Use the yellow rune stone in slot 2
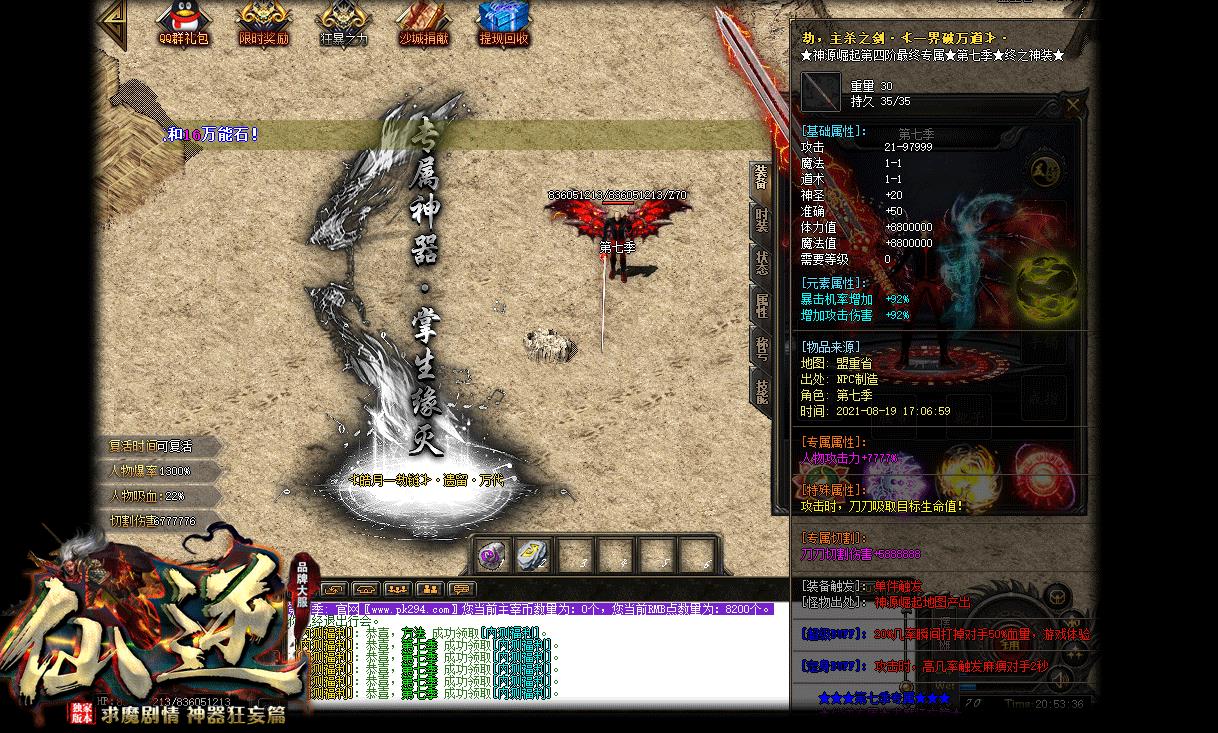Image resolution: width=1218 pixels, height=733 pixels. pyautogui.click(x=535, y=556)
